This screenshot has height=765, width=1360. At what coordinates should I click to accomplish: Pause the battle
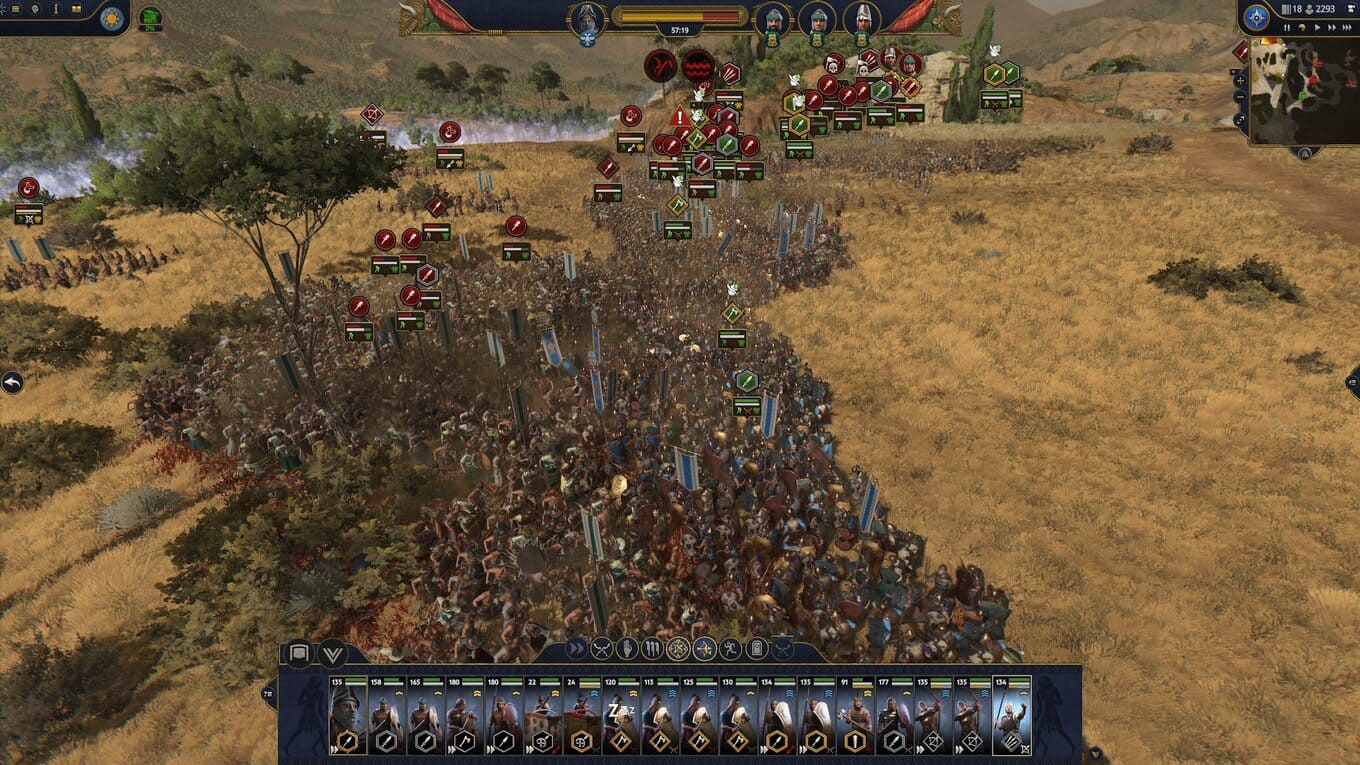coord(1286,27)
